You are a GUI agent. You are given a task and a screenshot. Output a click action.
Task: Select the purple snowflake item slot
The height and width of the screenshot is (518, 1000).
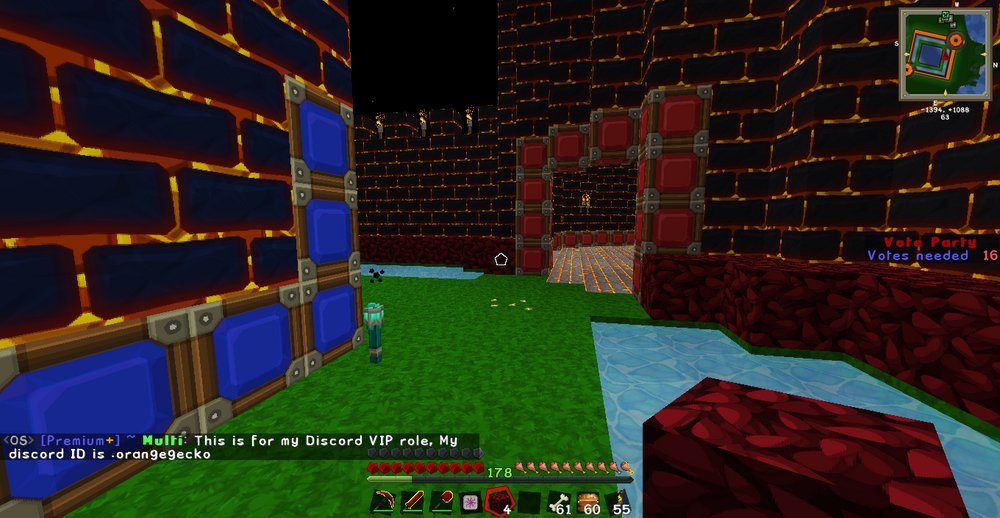(x=470, y=502)
